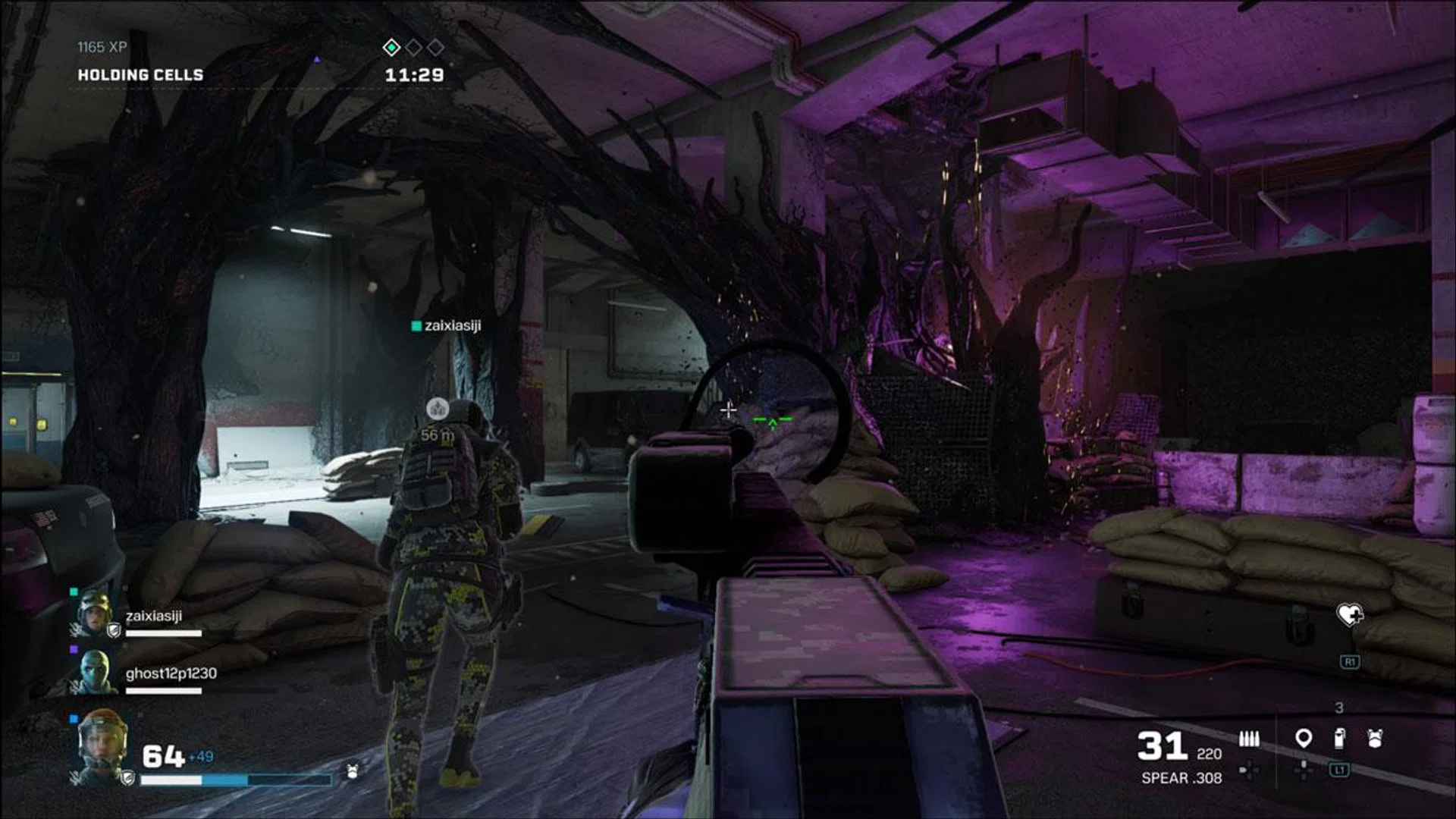Image resolution: width=1456 pixels, height=819 pixels.
Task: Click the 56 m objective distance marker
Action: pyautogui.click(x=438, y=435)
